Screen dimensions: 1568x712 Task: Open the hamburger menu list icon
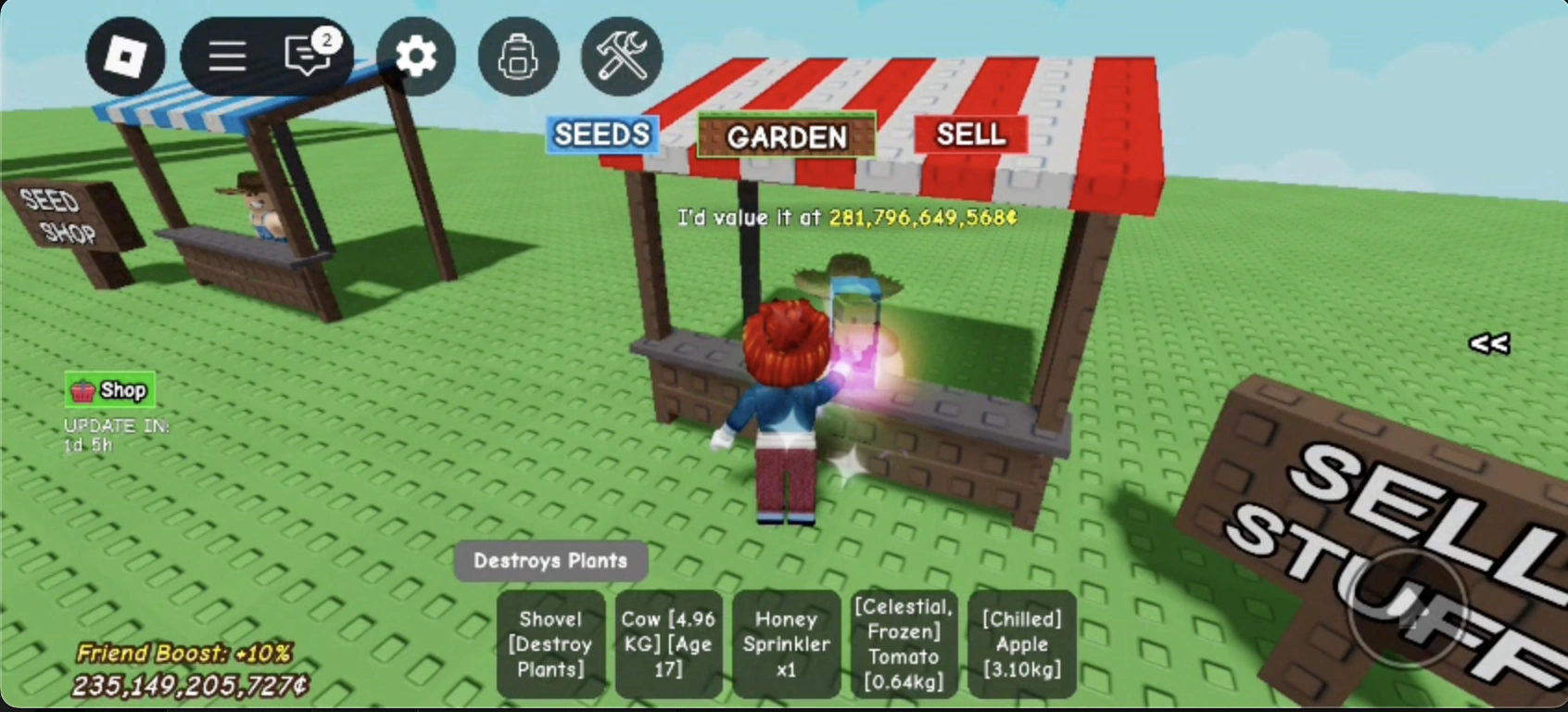225,56
